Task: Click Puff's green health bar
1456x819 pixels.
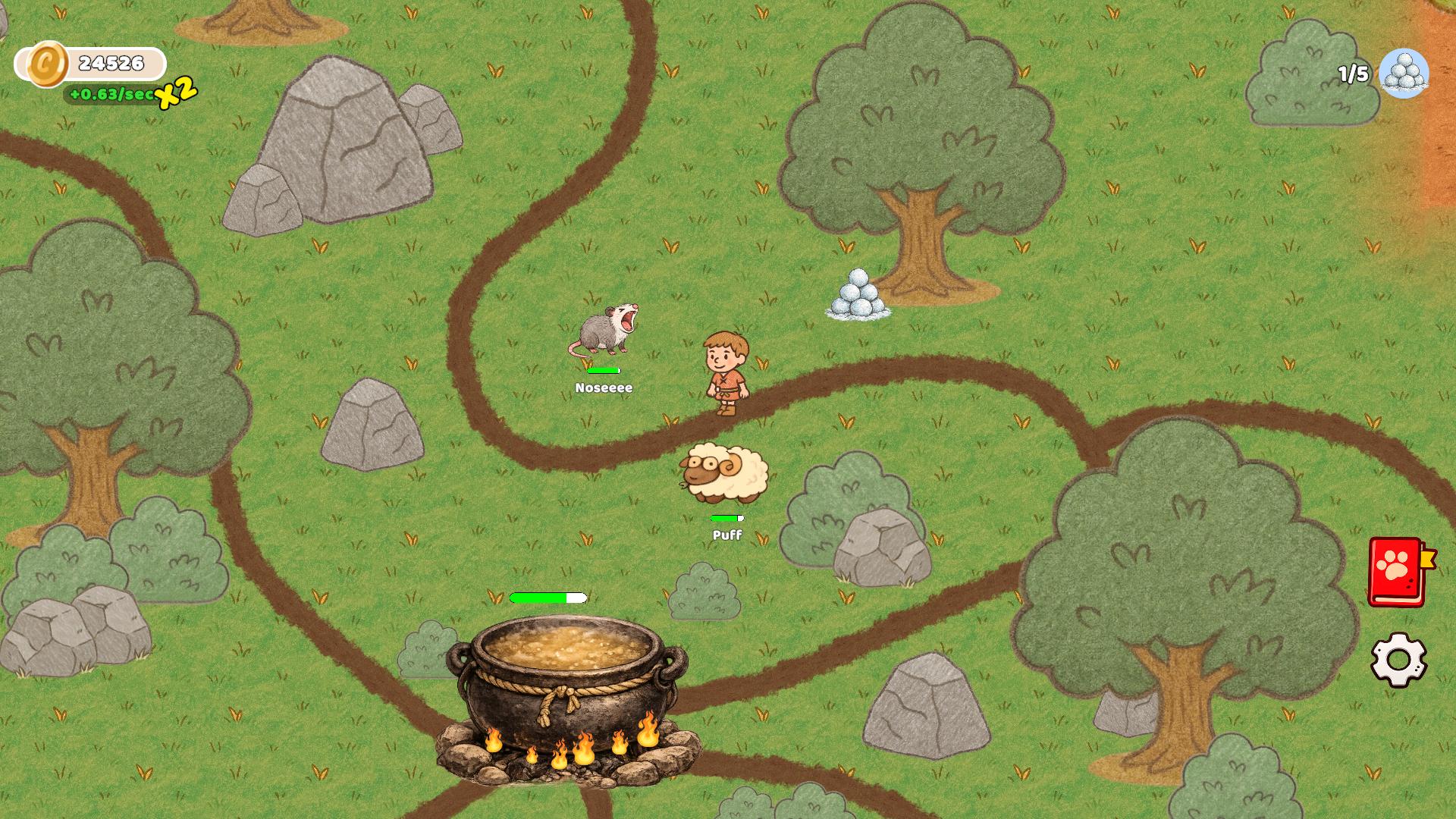Action: click(x=726, y=518)
